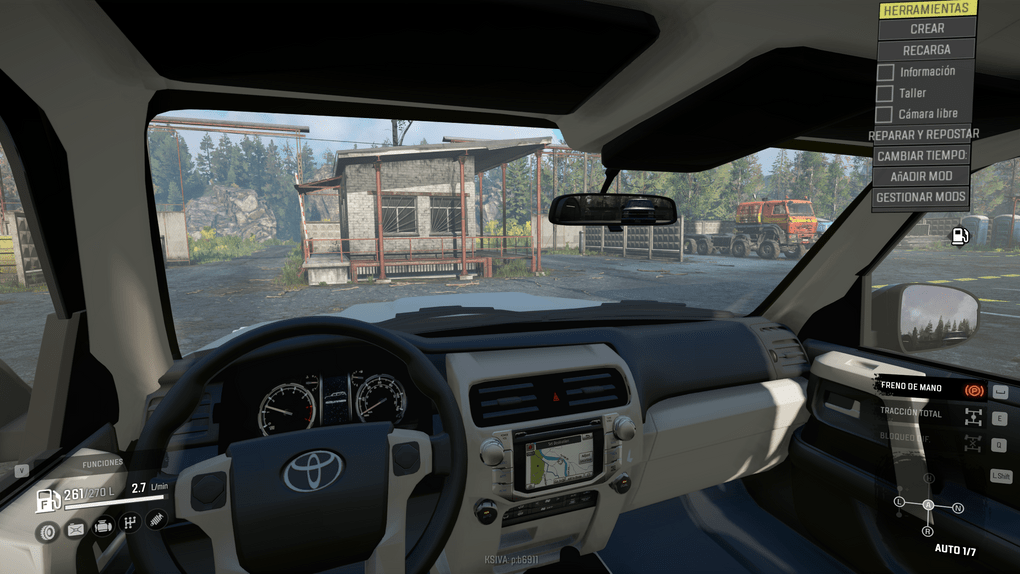Click the gearbox status icon

129,522
